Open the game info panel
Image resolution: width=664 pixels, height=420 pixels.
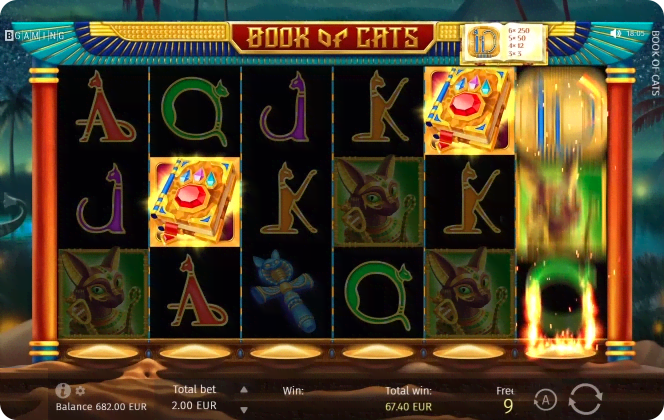tap(63, 391)
